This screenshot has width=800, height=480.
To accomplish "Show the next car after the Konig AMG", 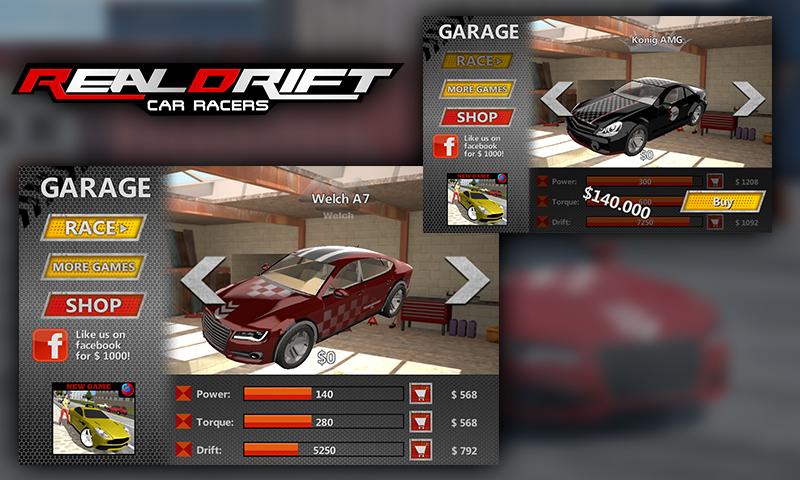I will point(749,98).
